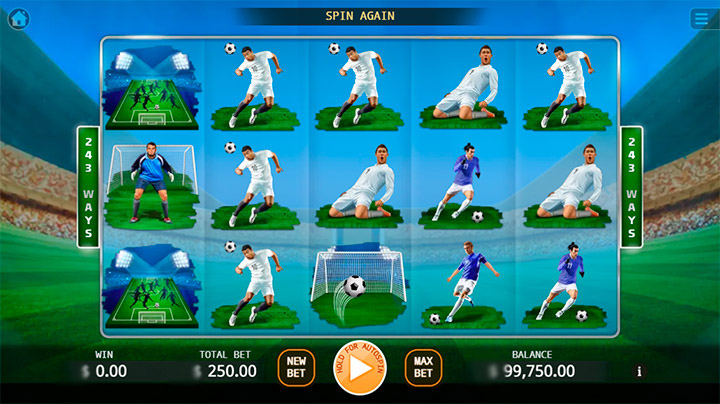Click the home icon button
The width and height of the screenshot is (720, 404).
click(x=18, y=18)
